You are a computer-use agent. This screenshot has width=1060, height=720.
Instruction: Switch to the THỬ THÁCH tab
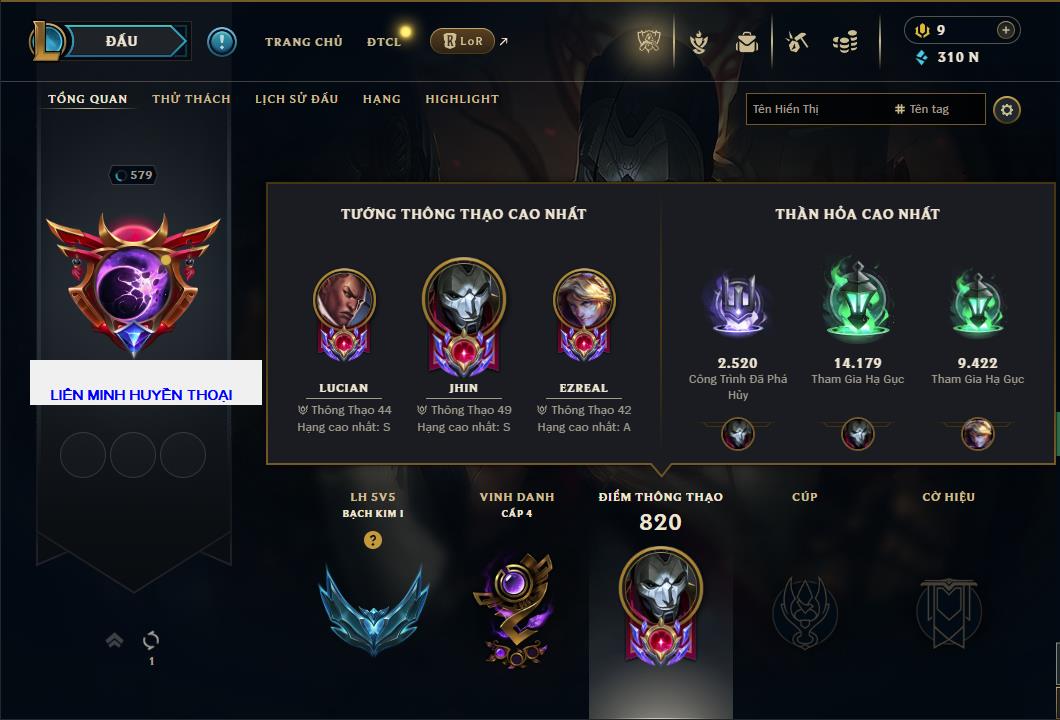pyautogui.click(x=191, y=99)
